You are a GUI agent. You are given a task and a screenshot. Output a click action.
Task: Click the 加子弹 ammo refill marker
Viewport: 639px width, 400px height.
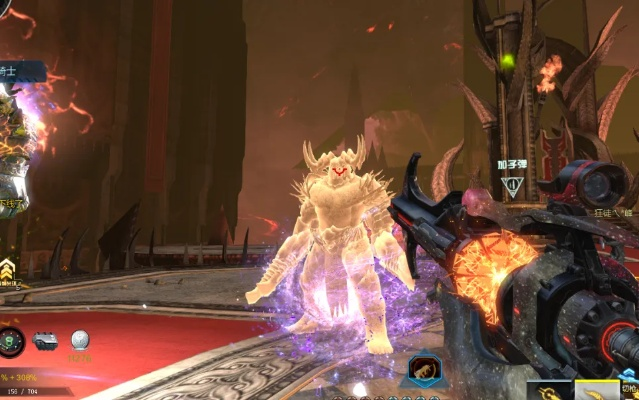[x=512, y=184]
